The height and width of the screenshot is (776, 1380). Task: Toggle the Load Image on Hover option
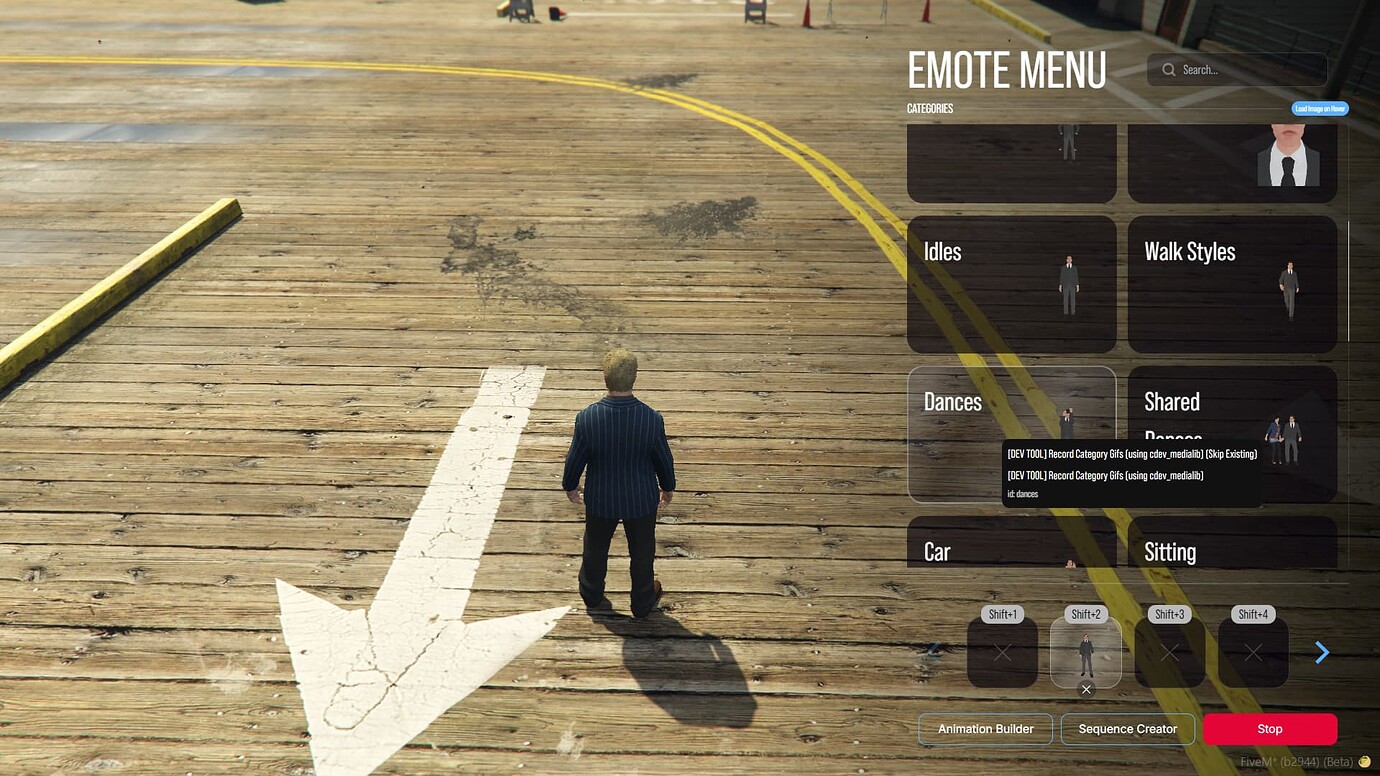(x=1318, y=108)
